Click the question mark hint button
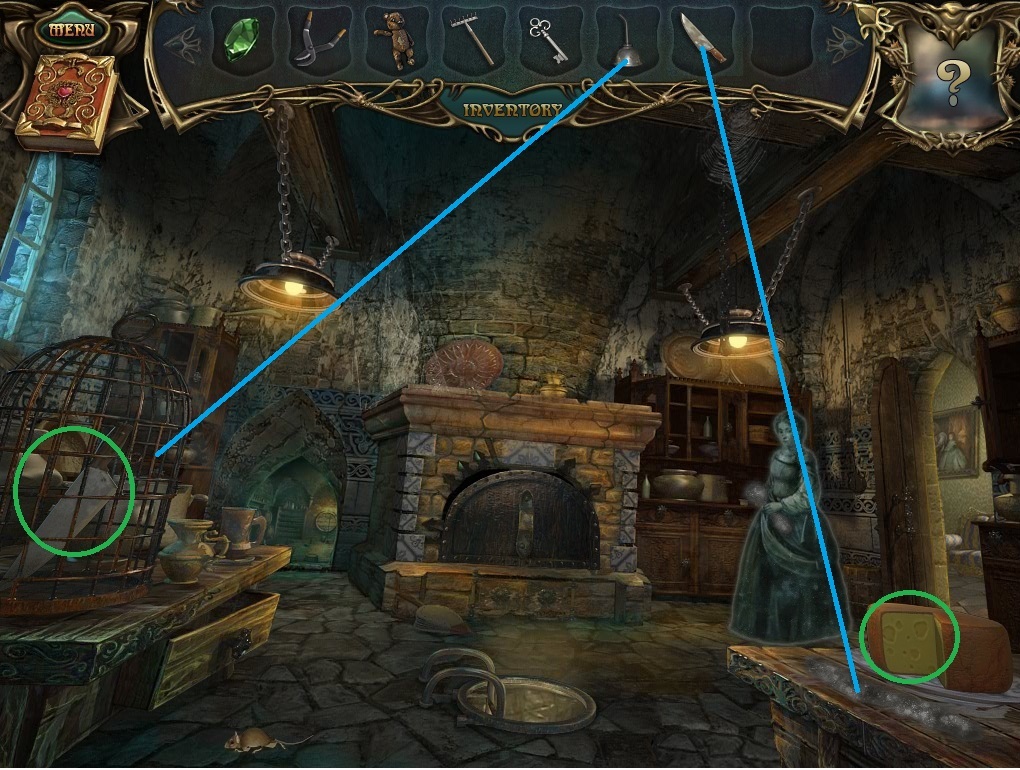This screenshot has width=1020, height=770. click(951, 82)
